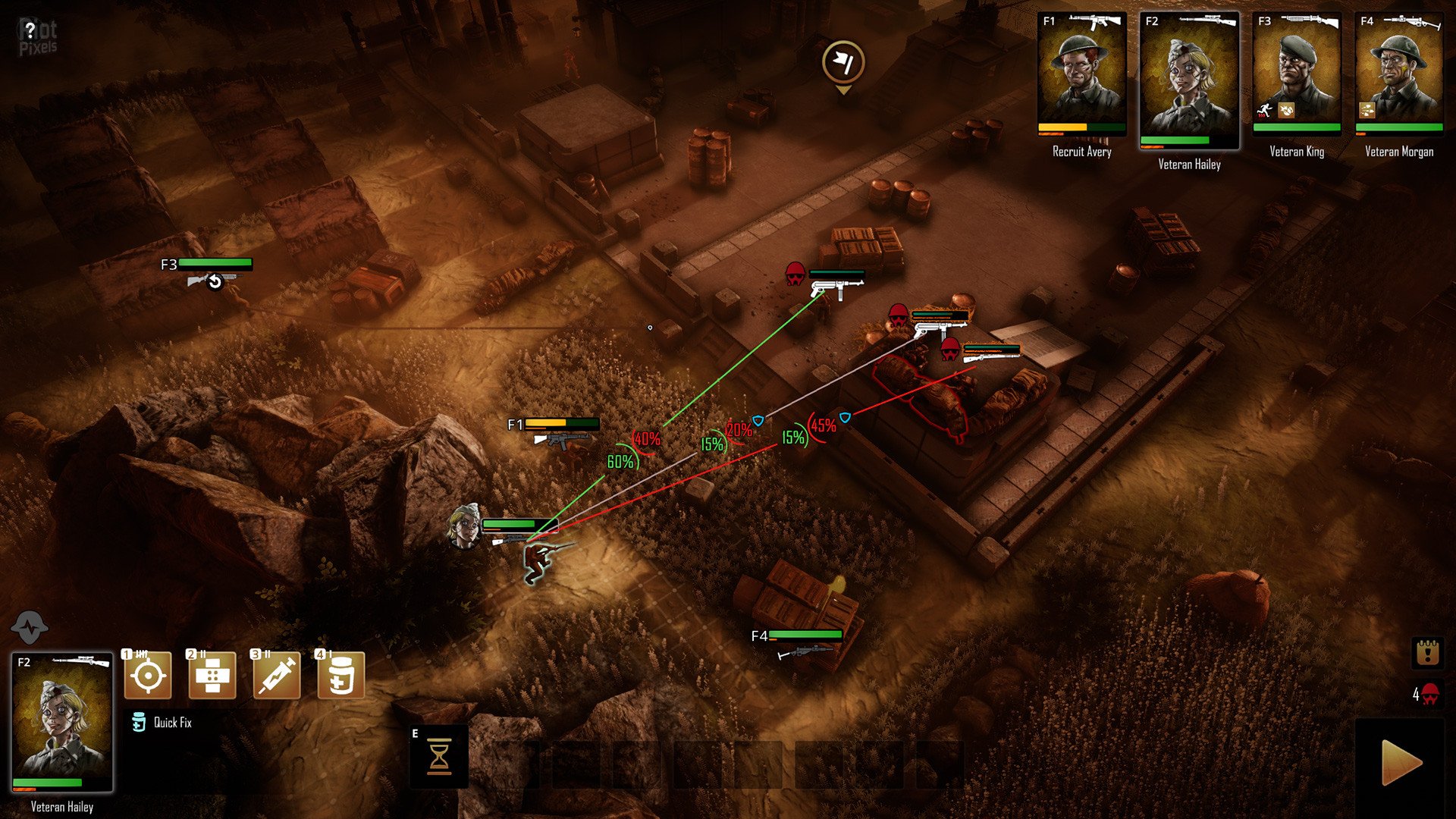Use the bandage medical cross ability
This screenshot has height=819, width=1456.
(212, 675)
